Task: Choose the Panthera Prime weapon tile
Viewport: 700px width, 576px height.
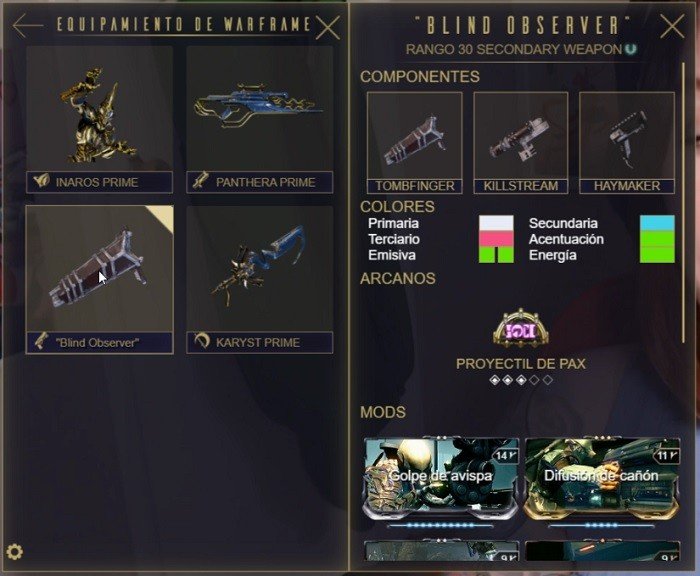Action: pyautogui.click(x=260, y=118)
